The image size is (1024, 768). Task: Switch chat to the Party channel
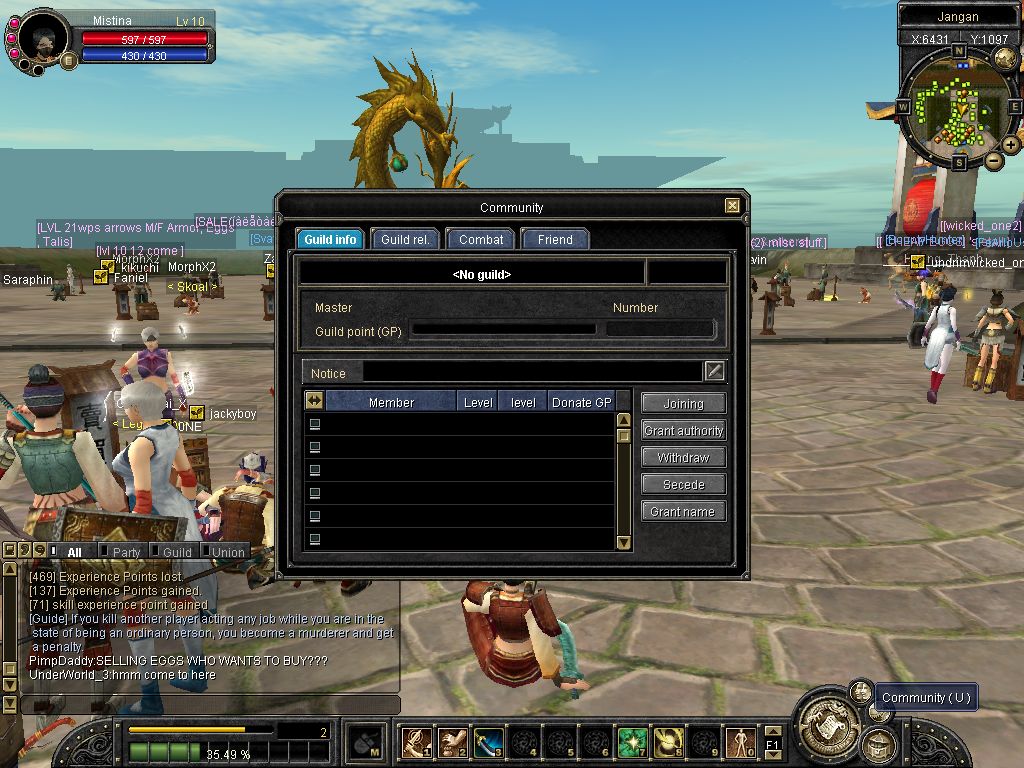pyautogui.click(x=126, y=552)
